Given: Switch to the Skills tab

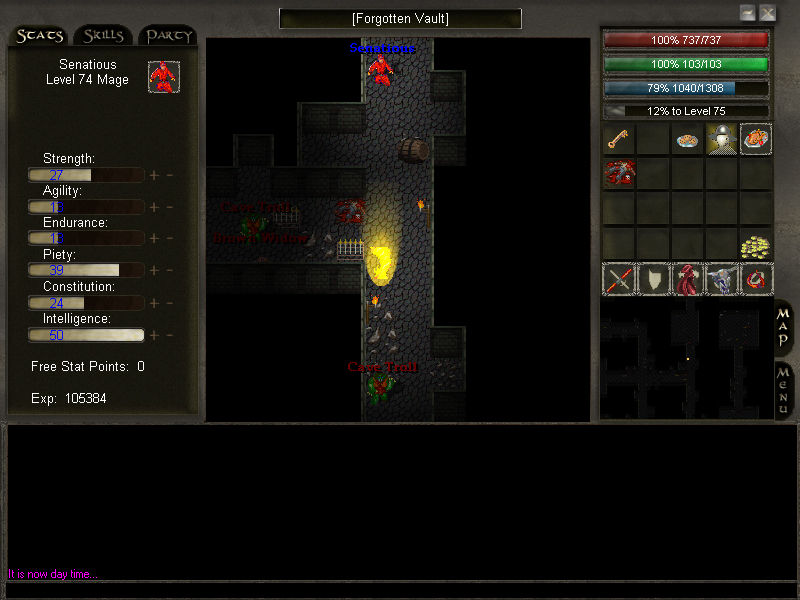Looking at the screenshot, I should point(104,36).
